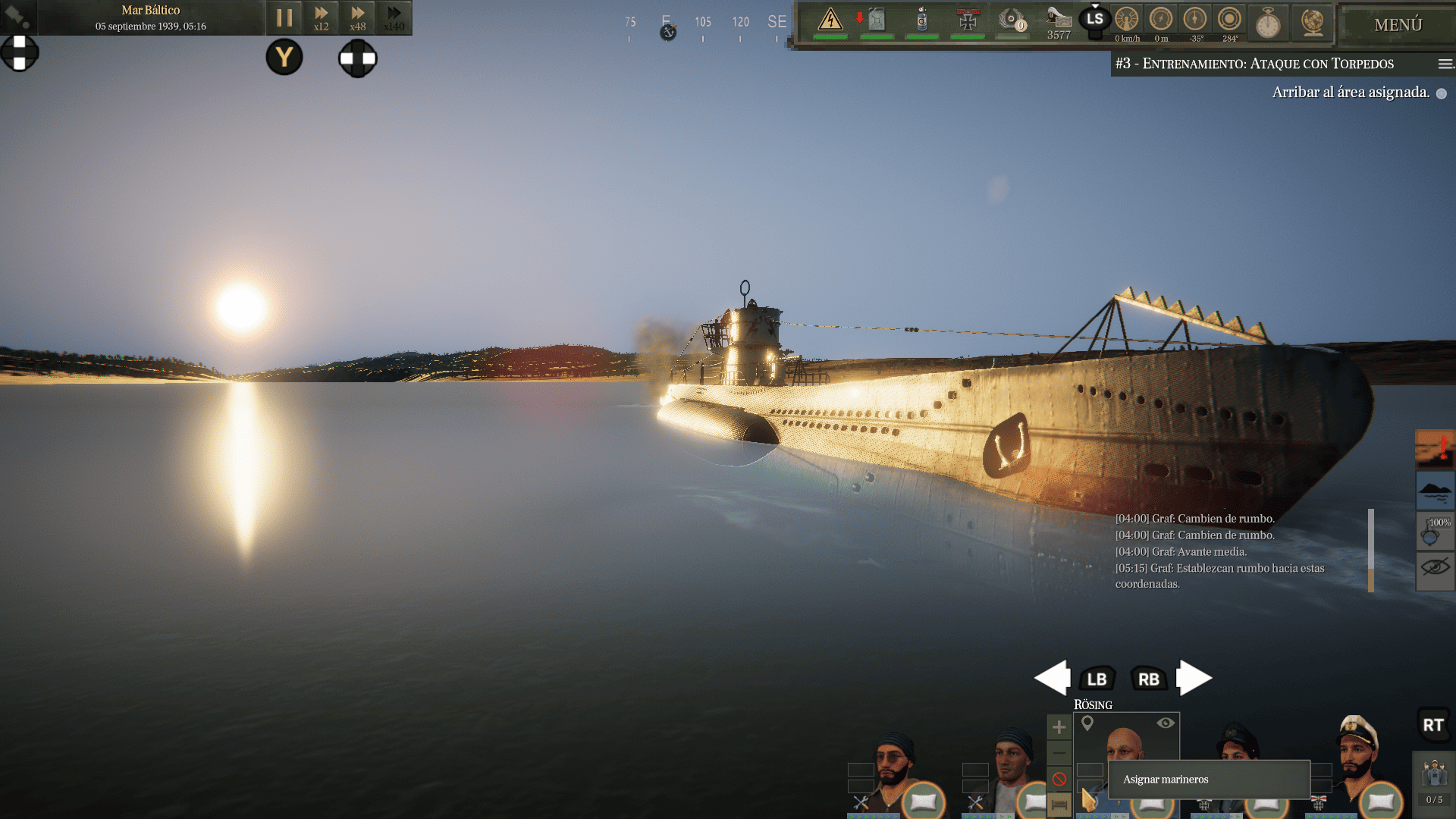Open the crew group 0/5 panel
Image resolution: width=1456 pixels, height=819 pixels.
tap(1434, 781)
